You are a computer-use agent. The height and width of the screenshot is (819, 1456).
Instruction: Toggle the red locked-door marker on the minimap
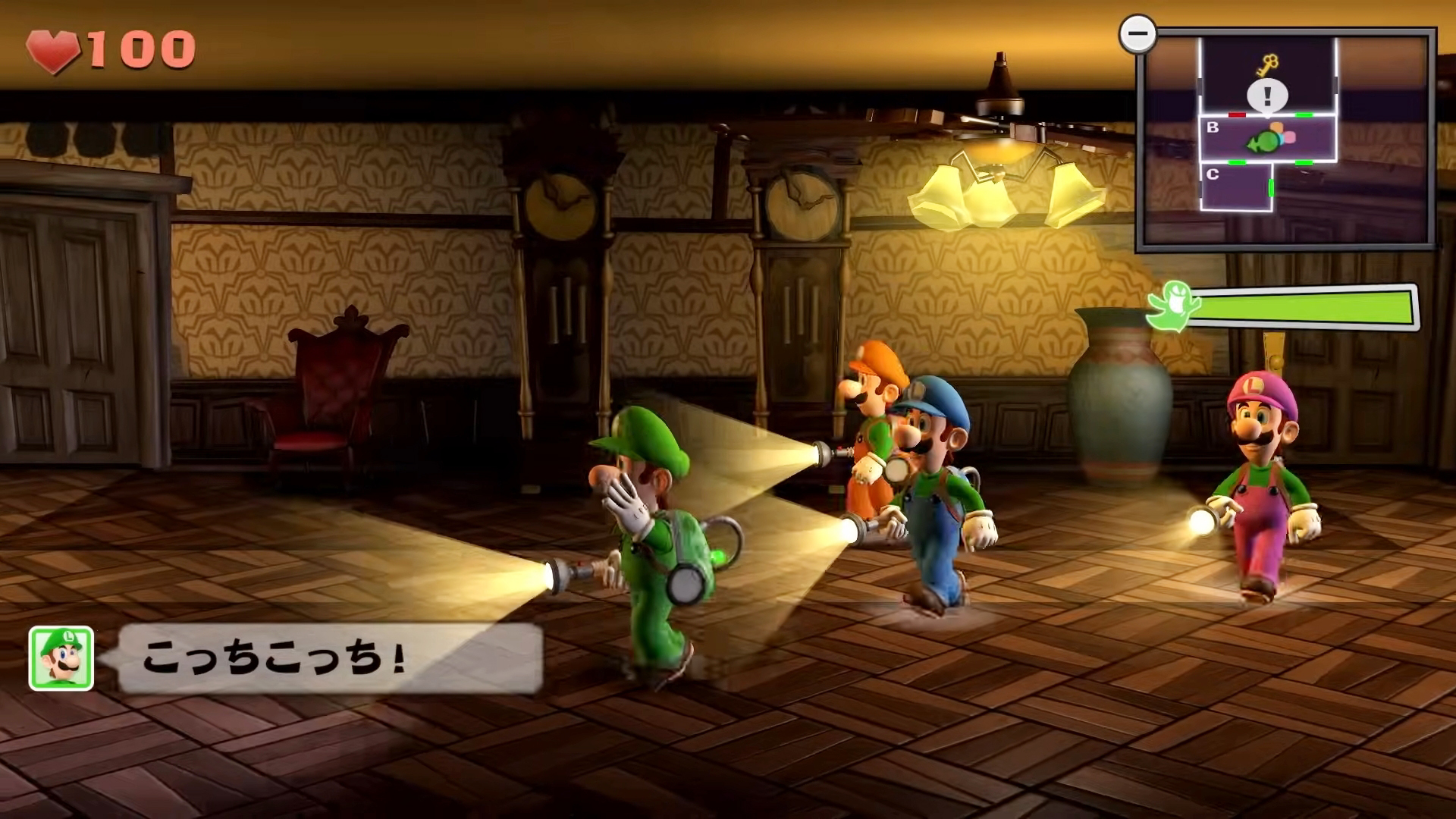[1237, 115]
